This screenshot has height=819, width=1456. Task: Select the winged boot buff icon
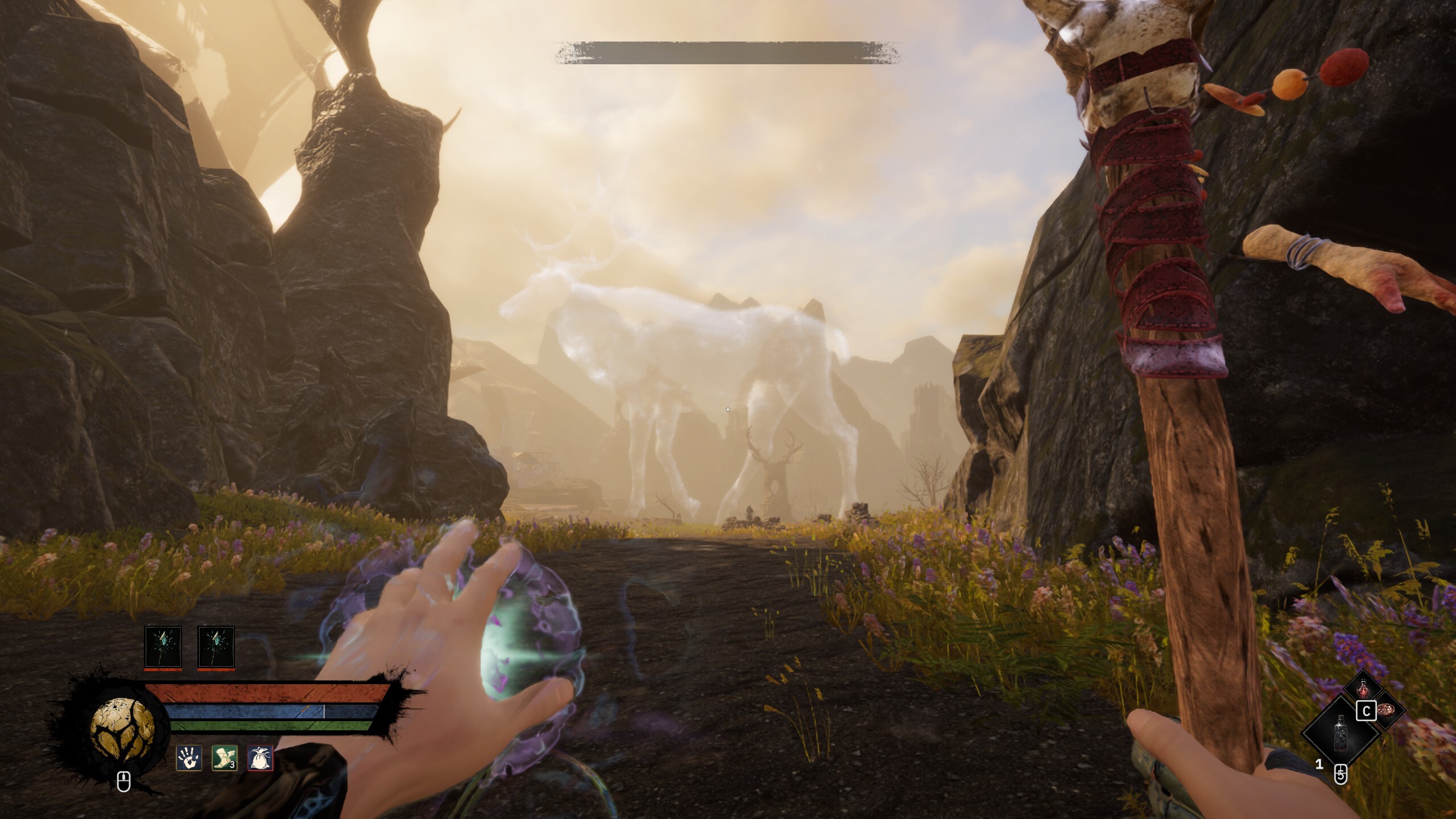[225, 759]
